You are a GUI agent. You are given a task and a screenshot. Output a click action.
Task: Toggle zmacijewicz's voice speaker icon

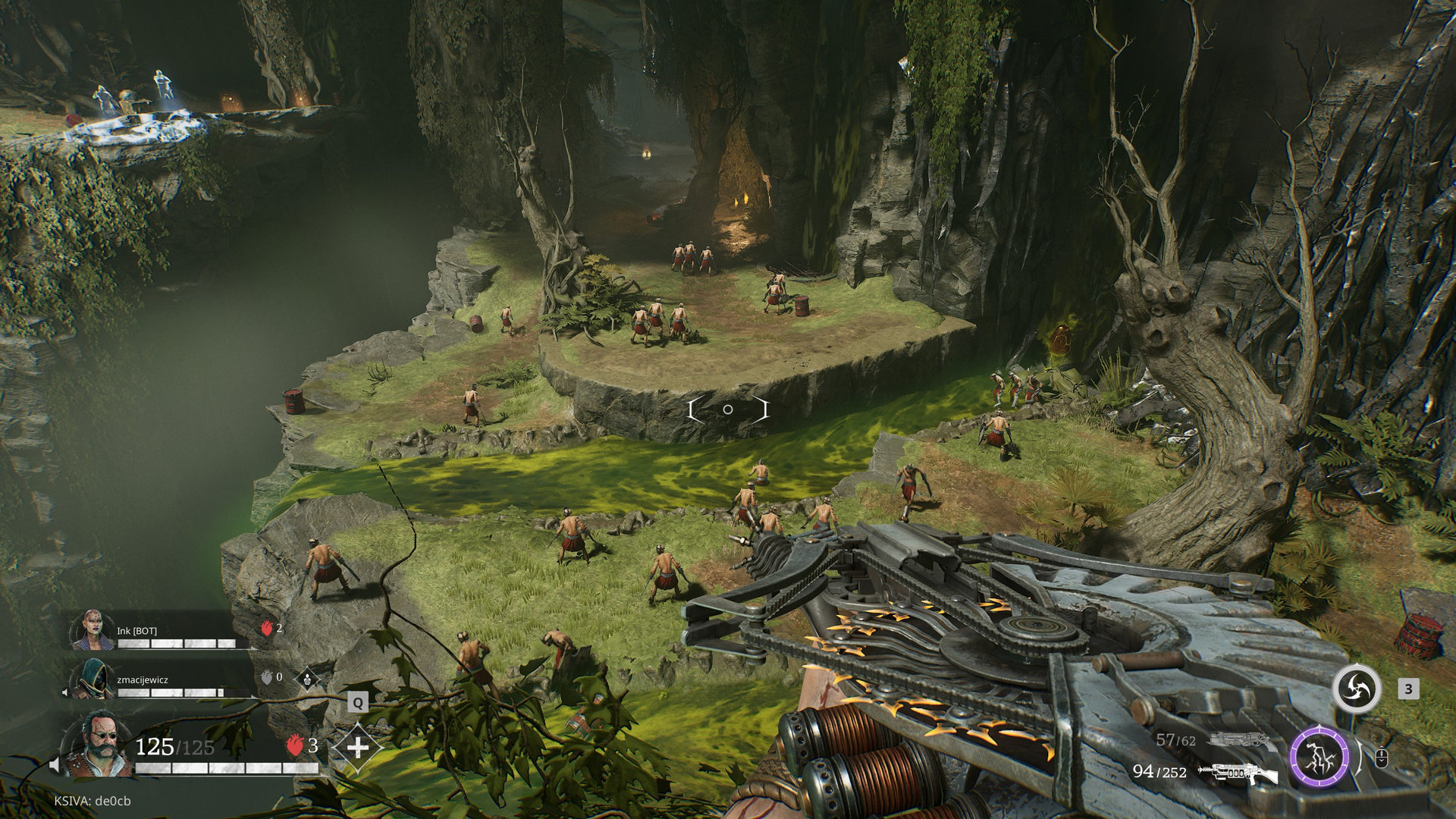pos(65,692)
